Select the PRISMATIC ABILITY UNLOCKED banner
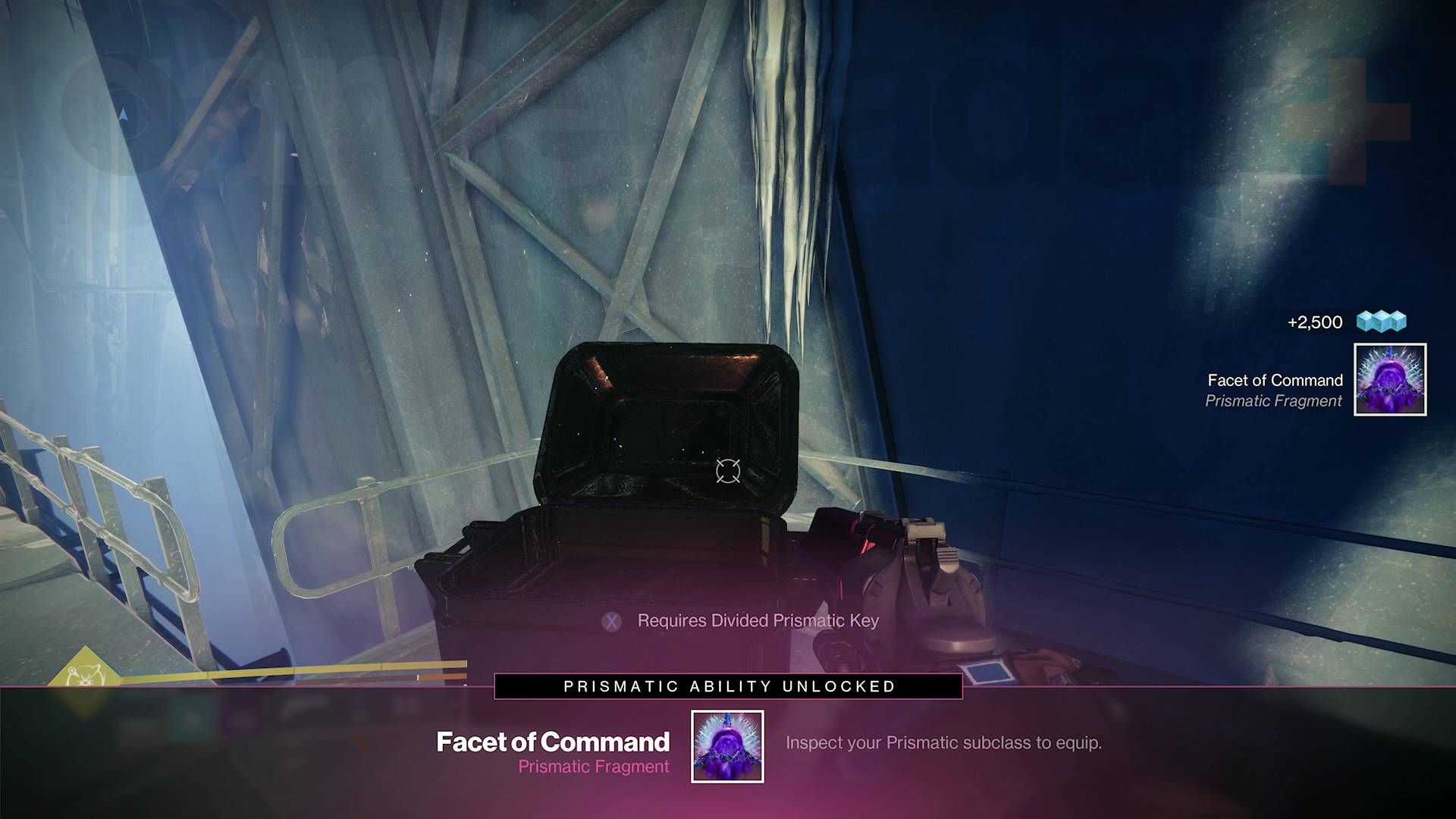1456x819 pixels. coord(728,687)
